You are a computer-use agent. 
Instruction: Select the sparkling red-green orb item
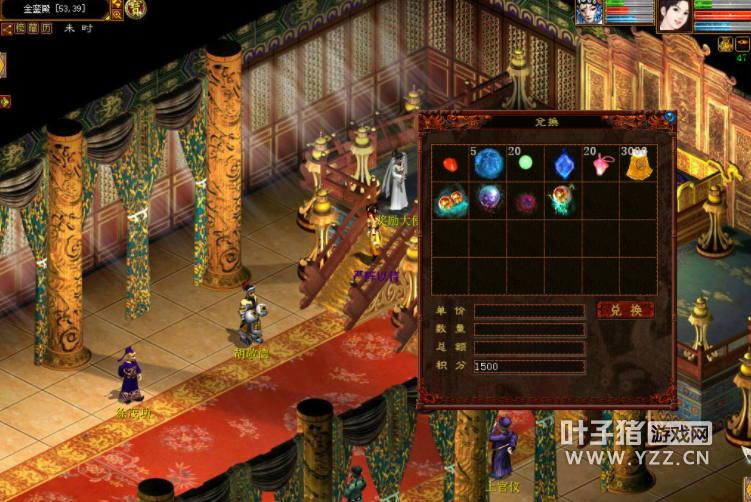point(563,201)
